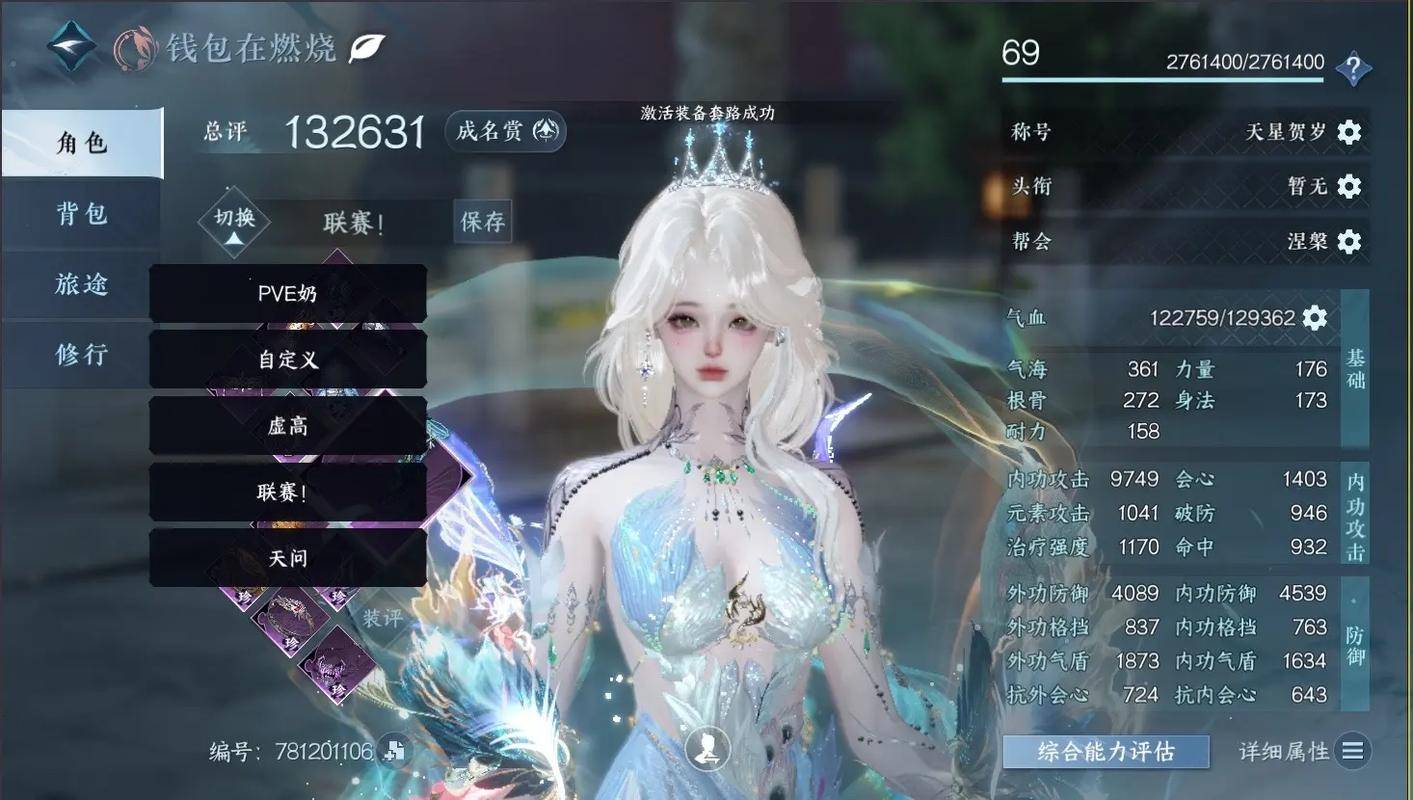Open 头衔 rank settings gear
Screen dimensions: 1413x800
coord(1349,187)
